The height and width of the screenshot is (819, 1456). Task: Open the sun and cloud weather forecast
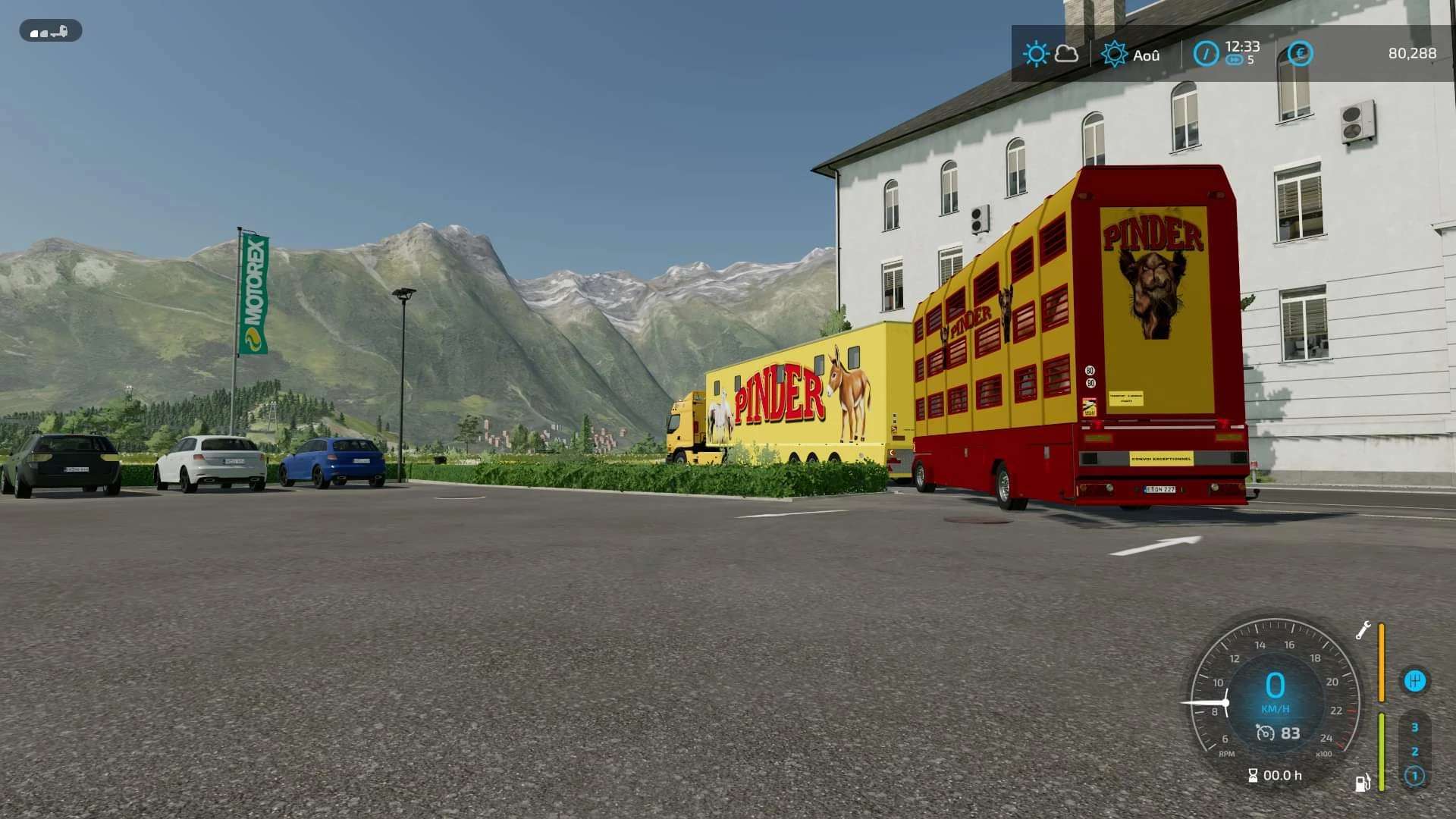click(x=1050, y=54)
